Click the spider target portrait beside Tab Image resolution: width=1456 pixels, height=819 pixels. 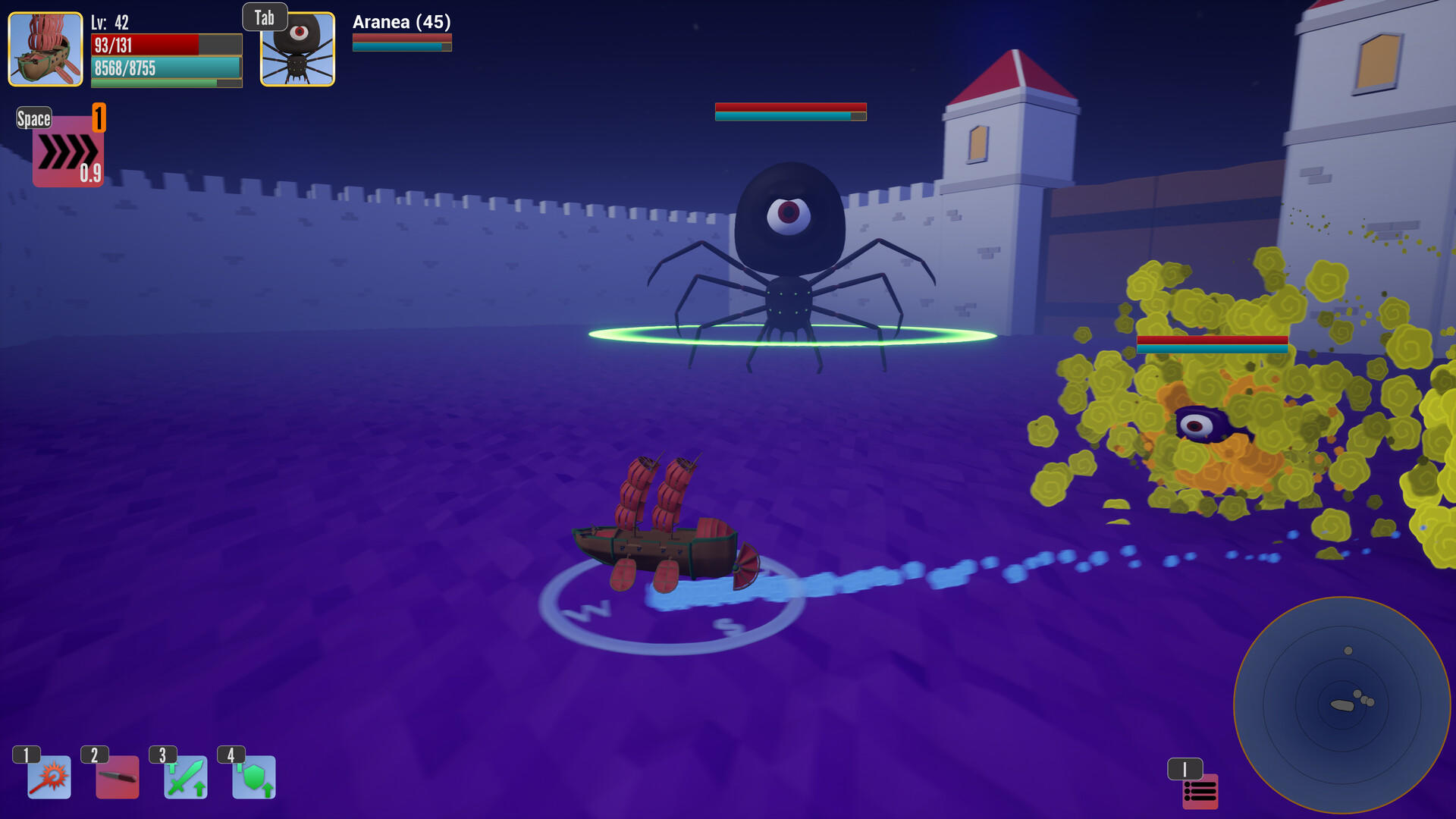[x=297, y=48]
